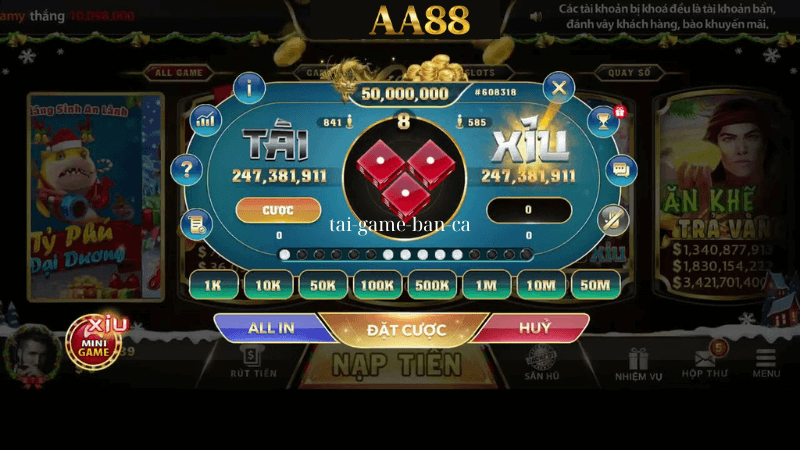Screen dimensions: 800x450
Task: Open the MENU at bottom right
Action: pyautogui.click(x=767, y=363)
